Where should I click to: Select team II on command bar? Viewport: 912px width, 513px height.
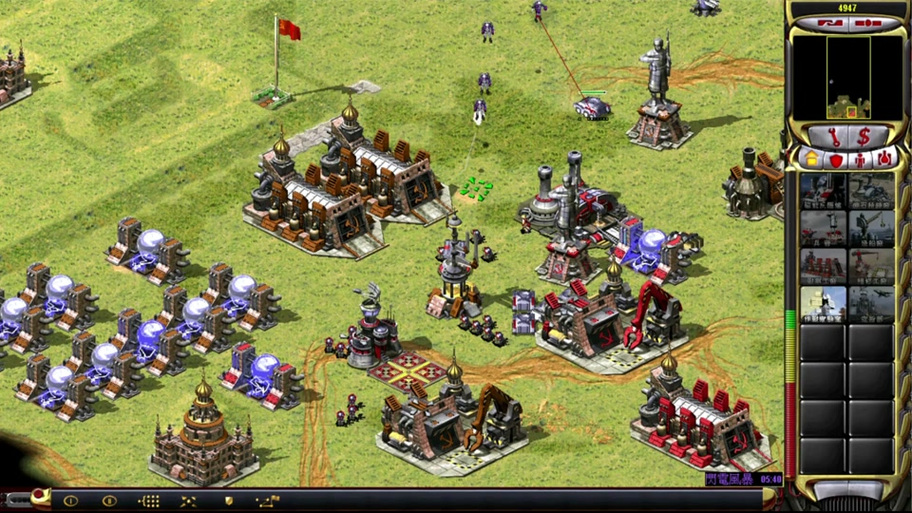110,500
